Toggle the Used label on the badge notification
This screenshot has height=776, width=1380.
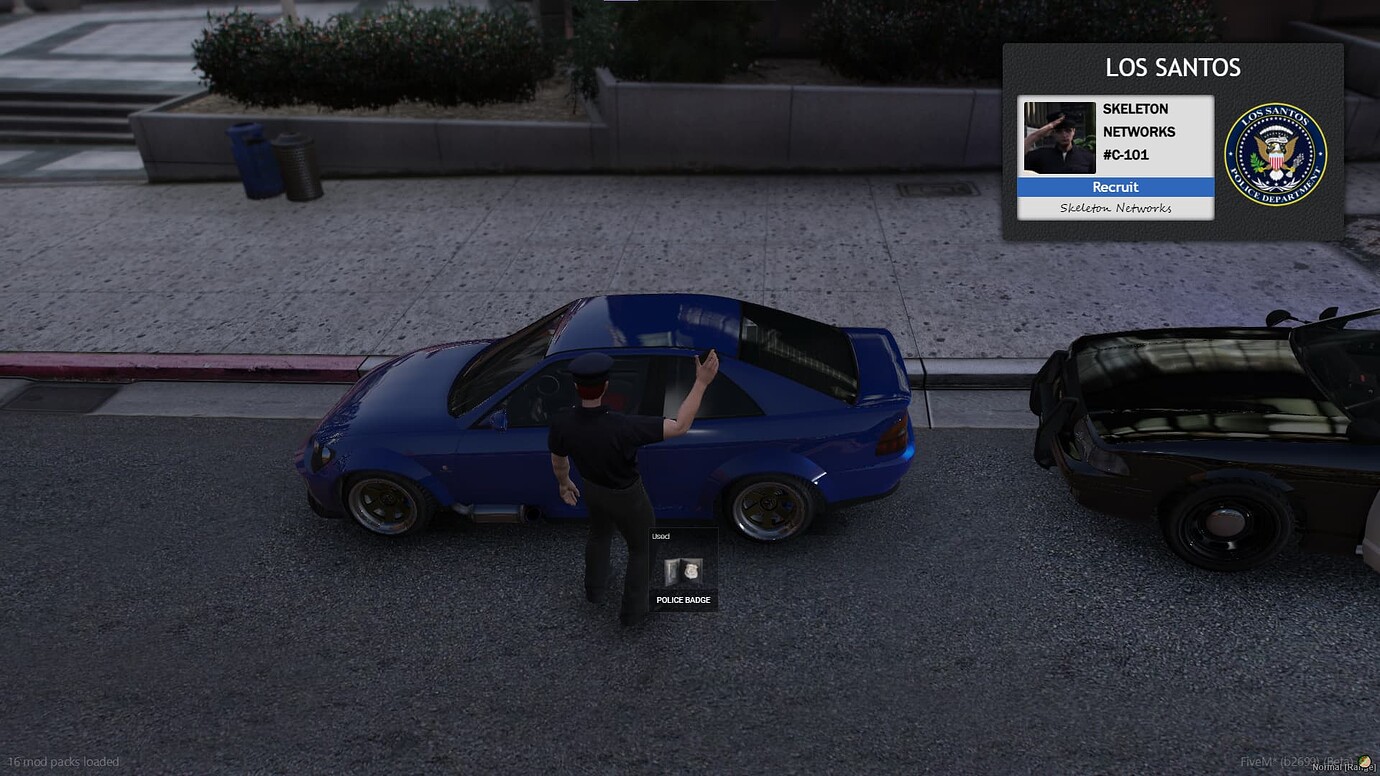tap(660, 536)
